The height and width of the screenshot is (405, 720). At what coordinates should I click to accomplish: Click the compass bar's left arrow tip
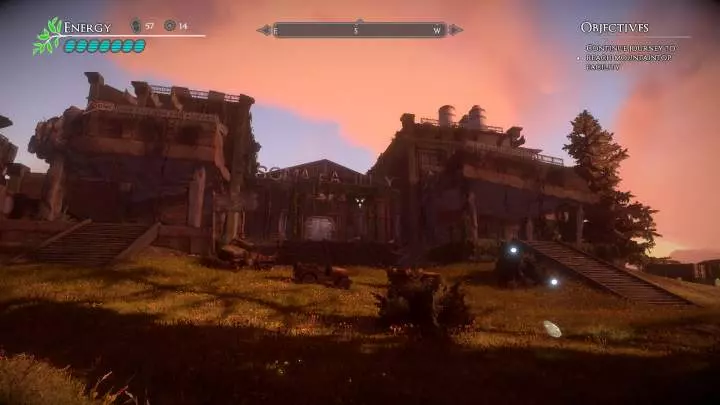(x=262, y=30)
